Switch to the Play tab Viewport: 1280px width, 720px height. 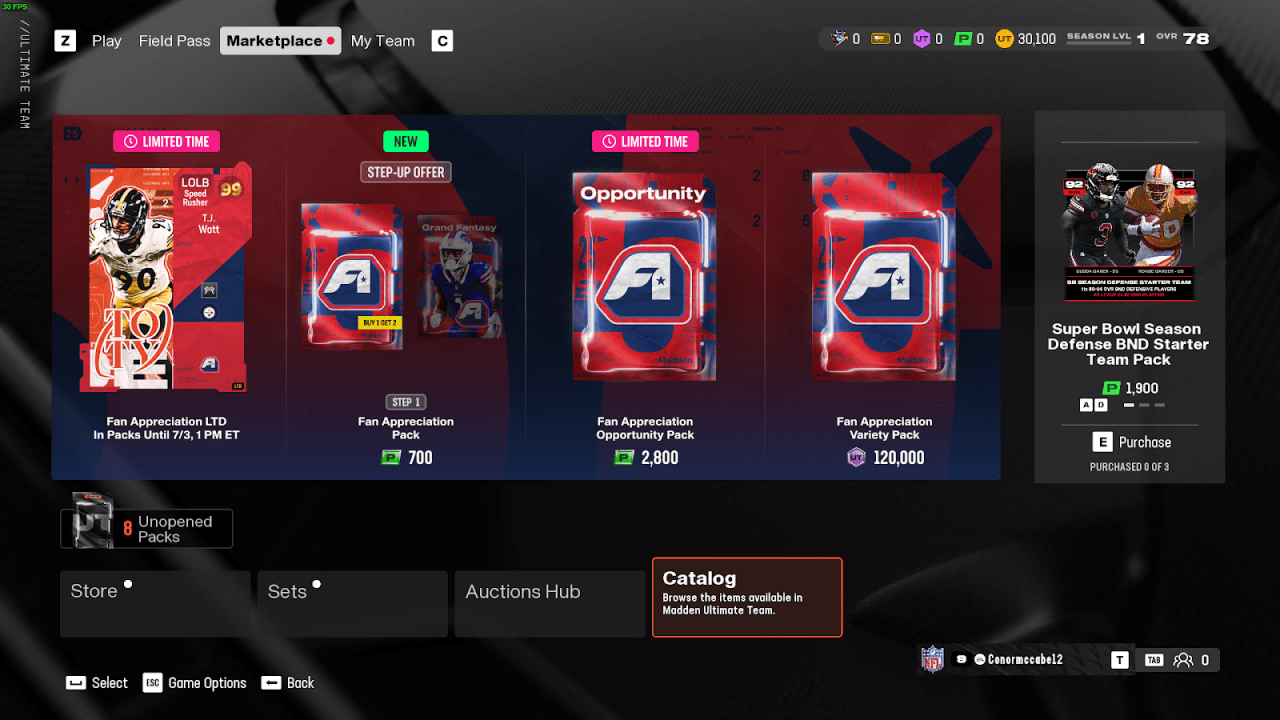pyautogui.click(x=106, y=41)
